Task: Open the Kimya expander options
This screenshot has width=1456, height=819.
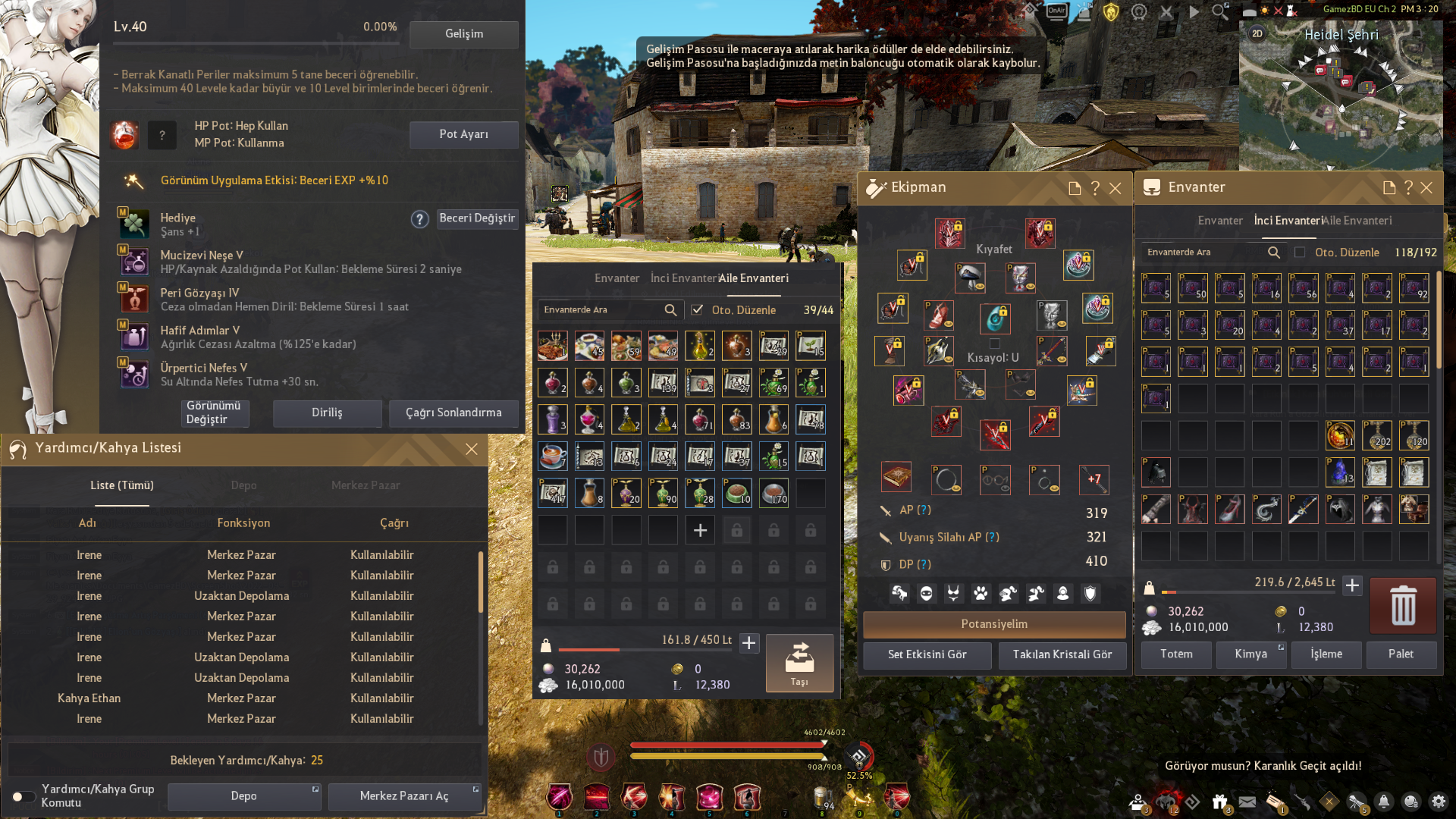Action: pos(1279,646)
